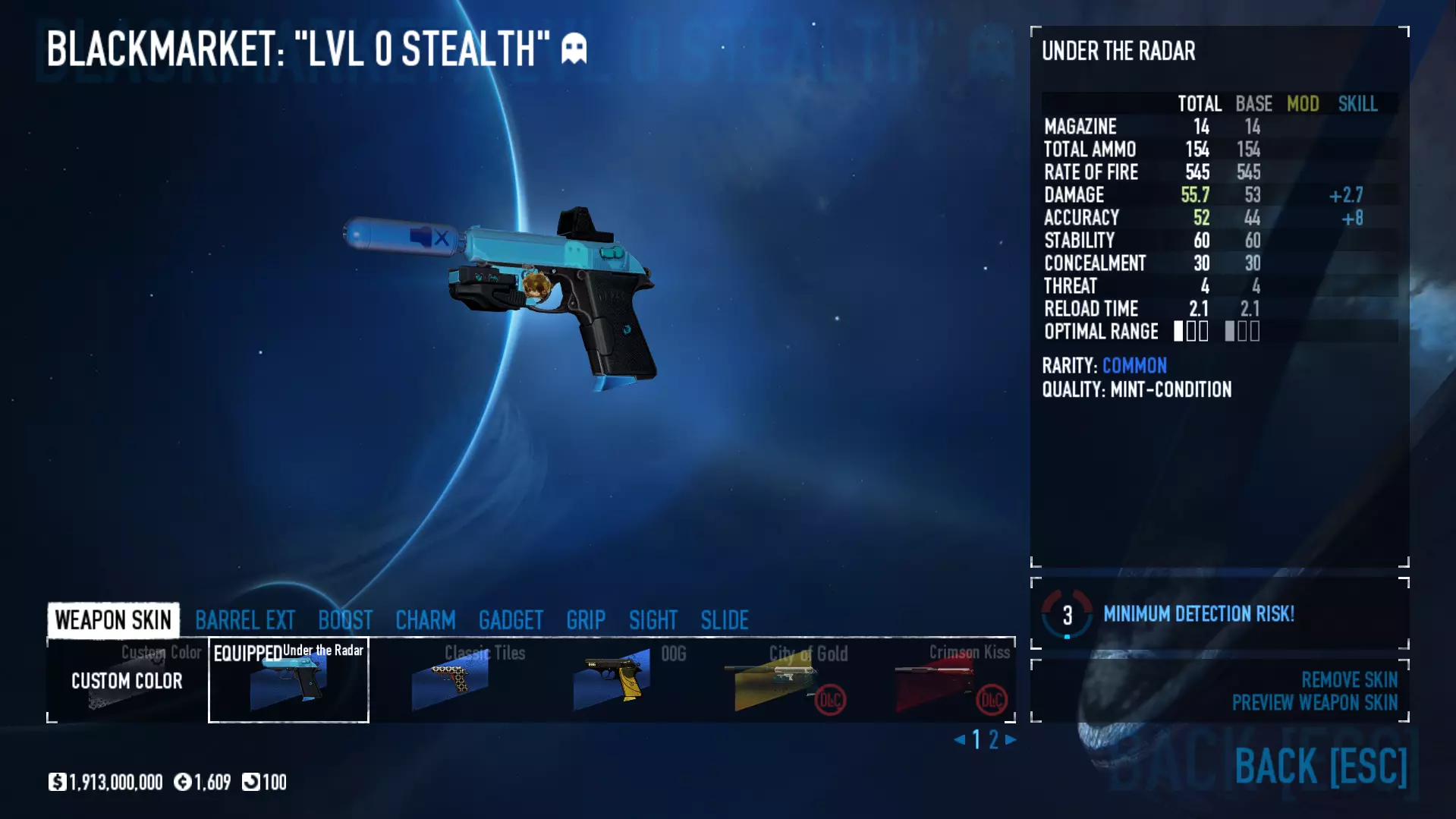Switch to the Weapon Skin tab
Screen dimensions: 1456x819
click(113, 620)
